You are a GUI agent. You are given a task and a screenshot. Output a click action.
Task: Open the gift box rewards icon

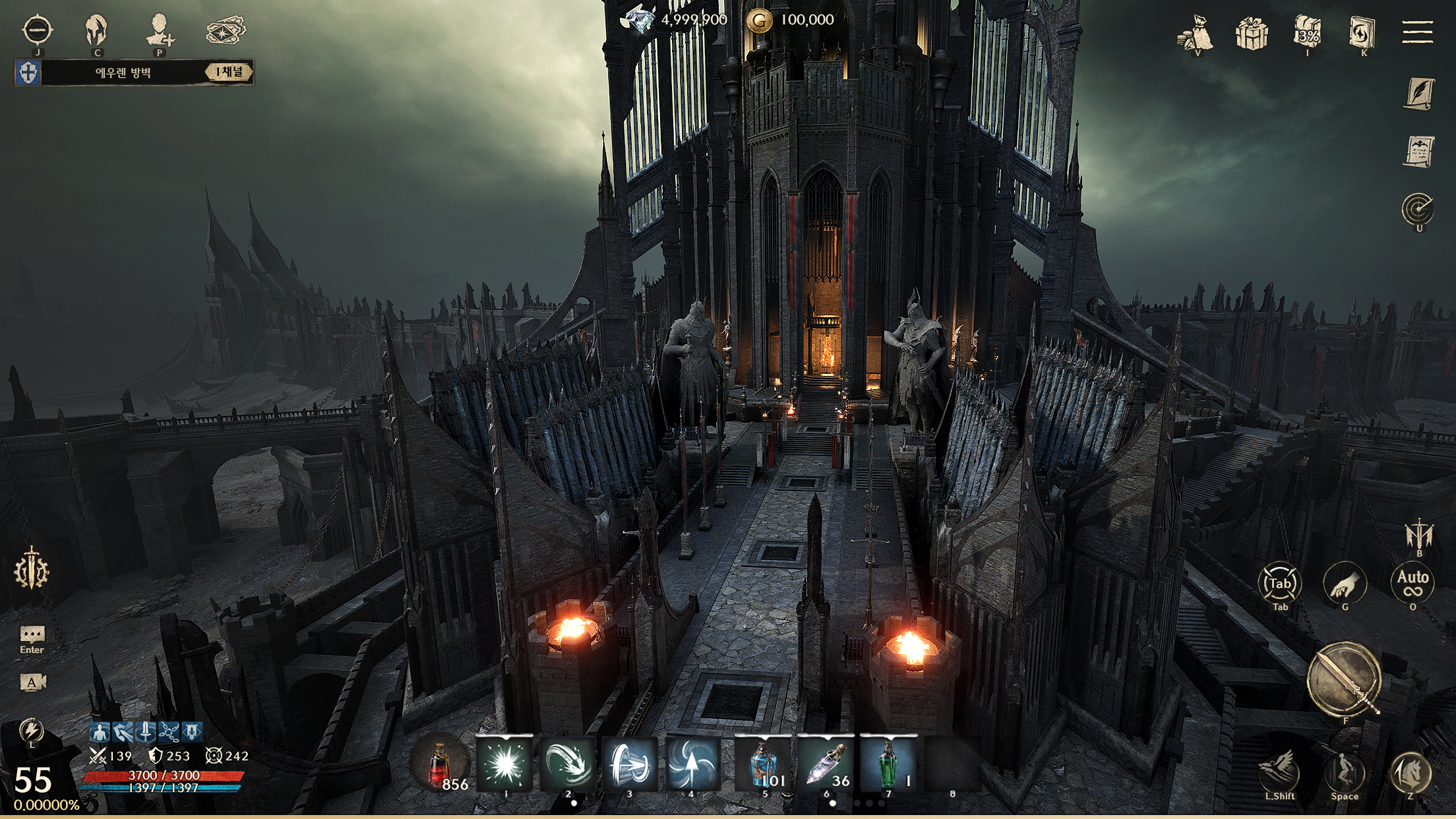(1251, 33)
